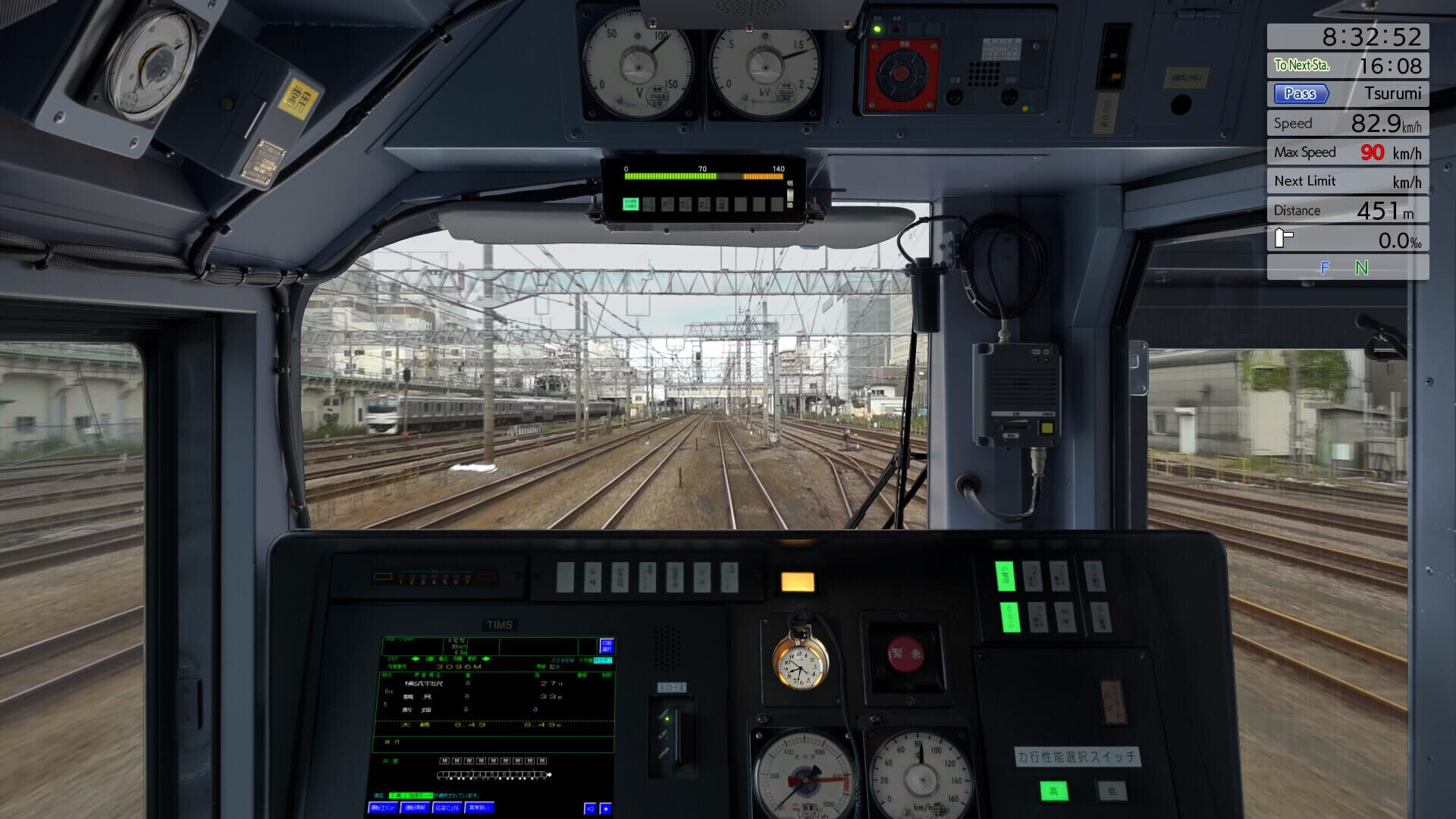Click the red circular buzzer unit overhead
The image size is (1456, 819).
(901, 74)
